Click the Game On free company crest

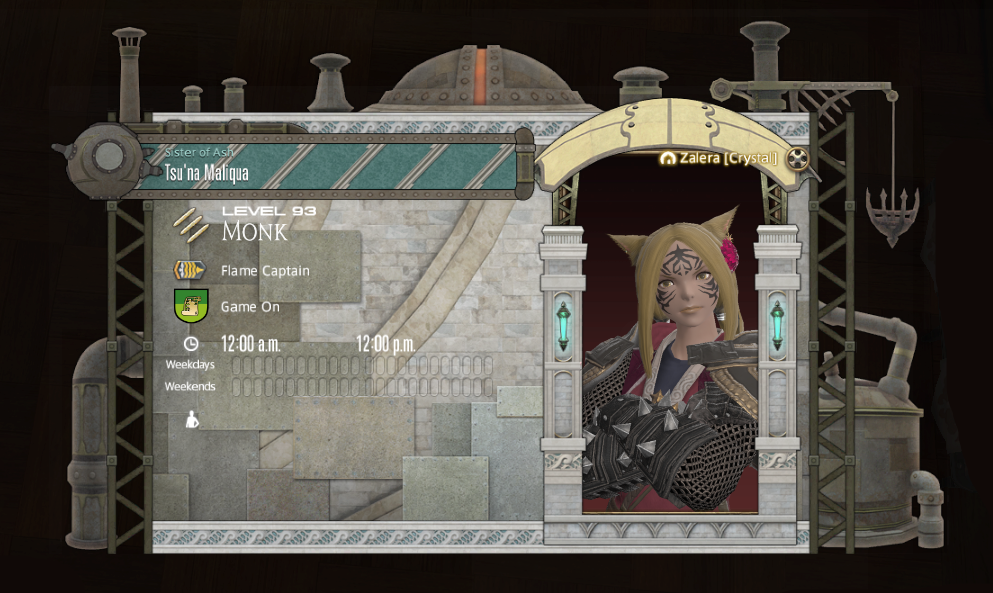tap(190, 306)
